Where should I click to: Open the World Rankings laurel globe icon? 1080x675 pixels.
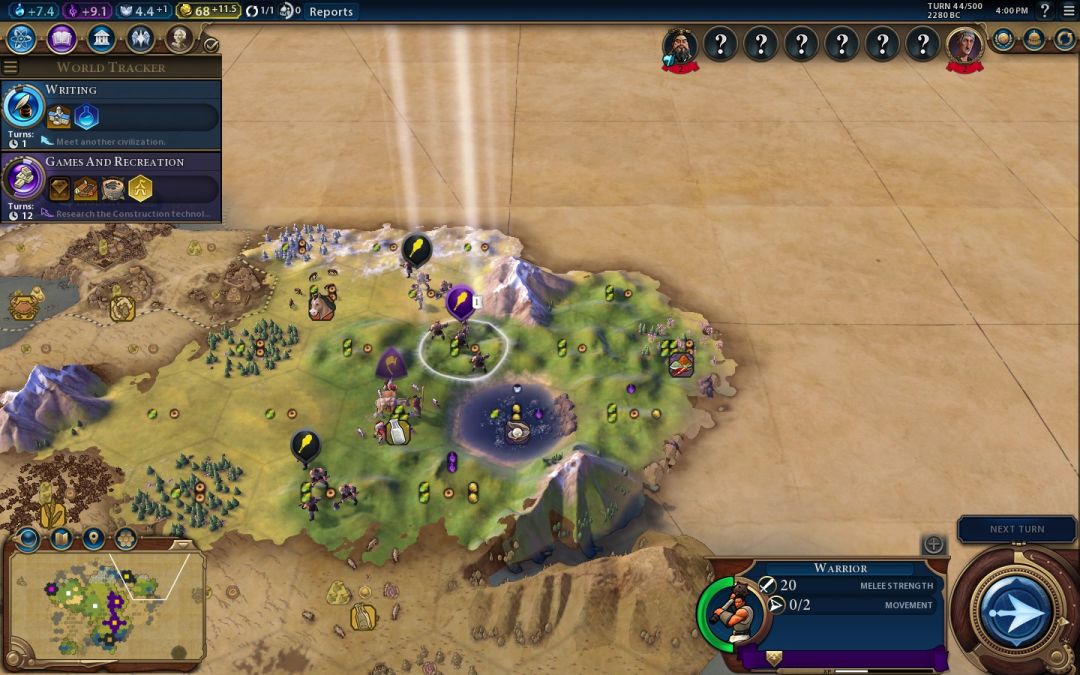[x=1003, y=39]
